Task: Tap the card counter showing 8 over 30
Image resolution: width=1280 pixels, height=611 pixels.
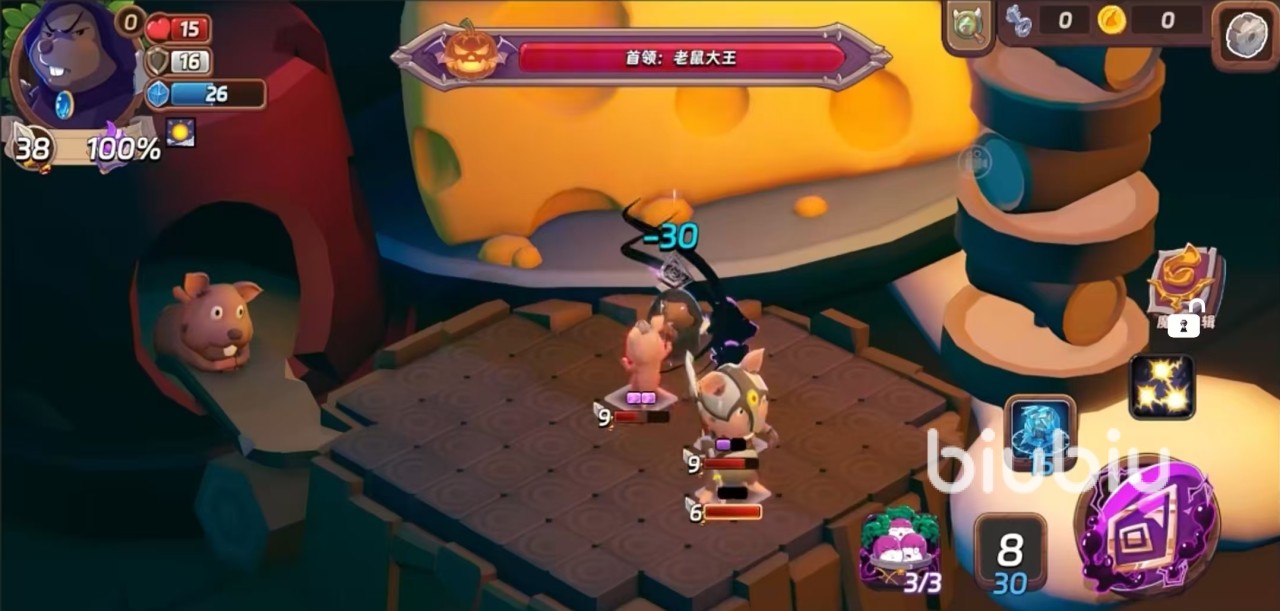Action: [x=1010, y=556]
